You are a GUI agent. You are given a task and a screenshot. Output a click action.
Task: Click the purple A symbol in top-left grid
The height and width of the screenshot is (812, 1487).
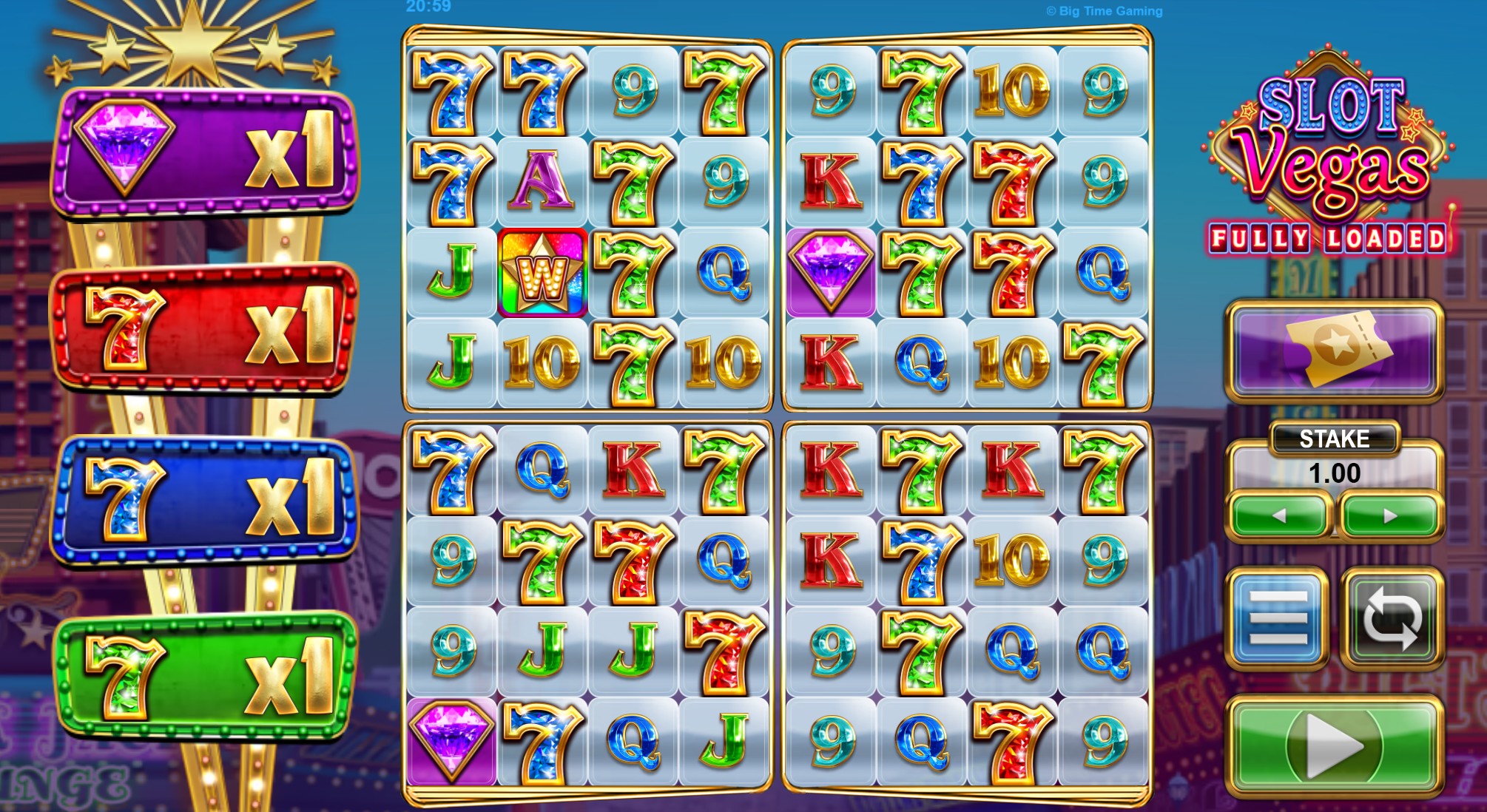(541, 180)
